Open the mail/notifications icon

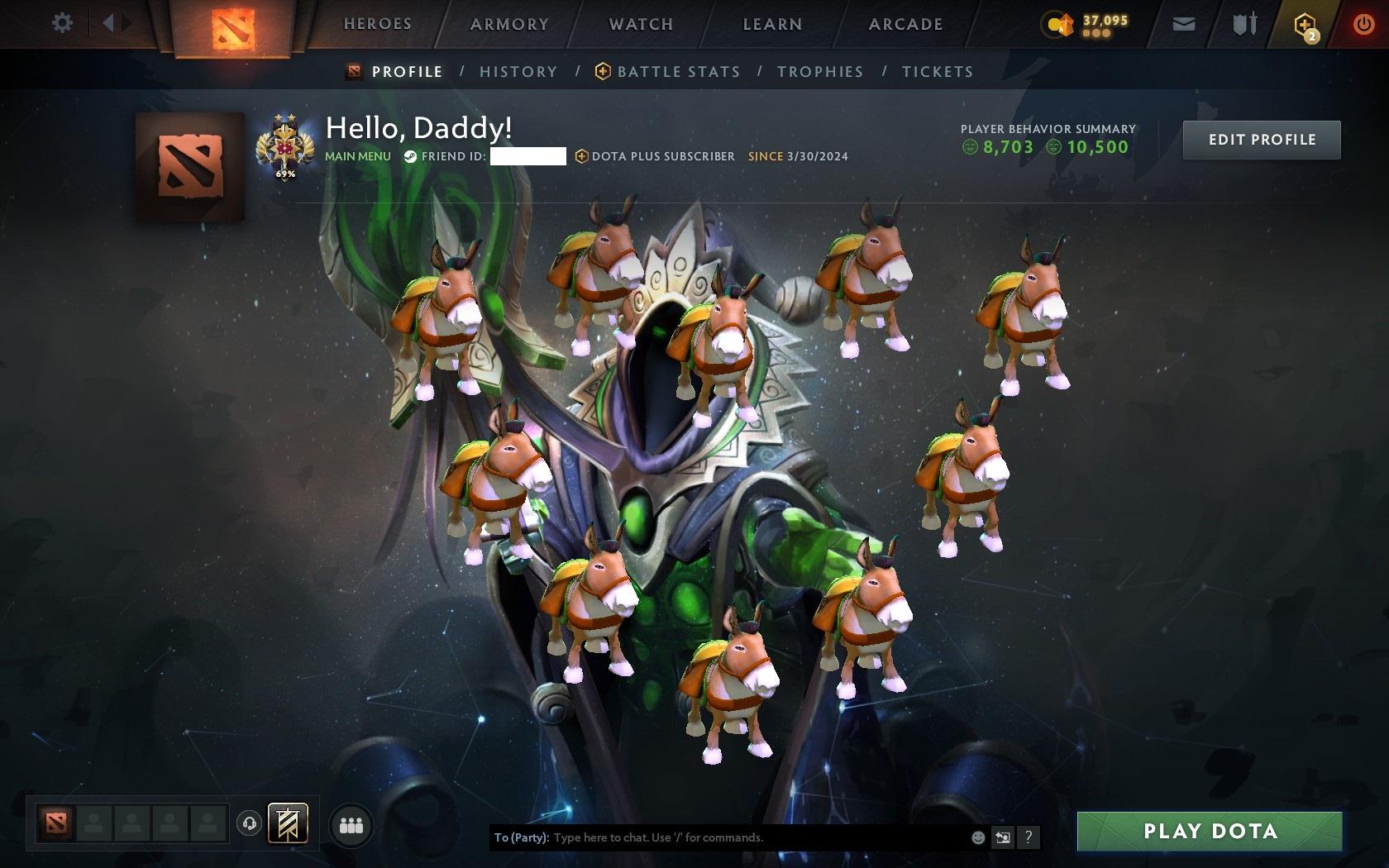pyautogui.click(x=1182, y=24)
